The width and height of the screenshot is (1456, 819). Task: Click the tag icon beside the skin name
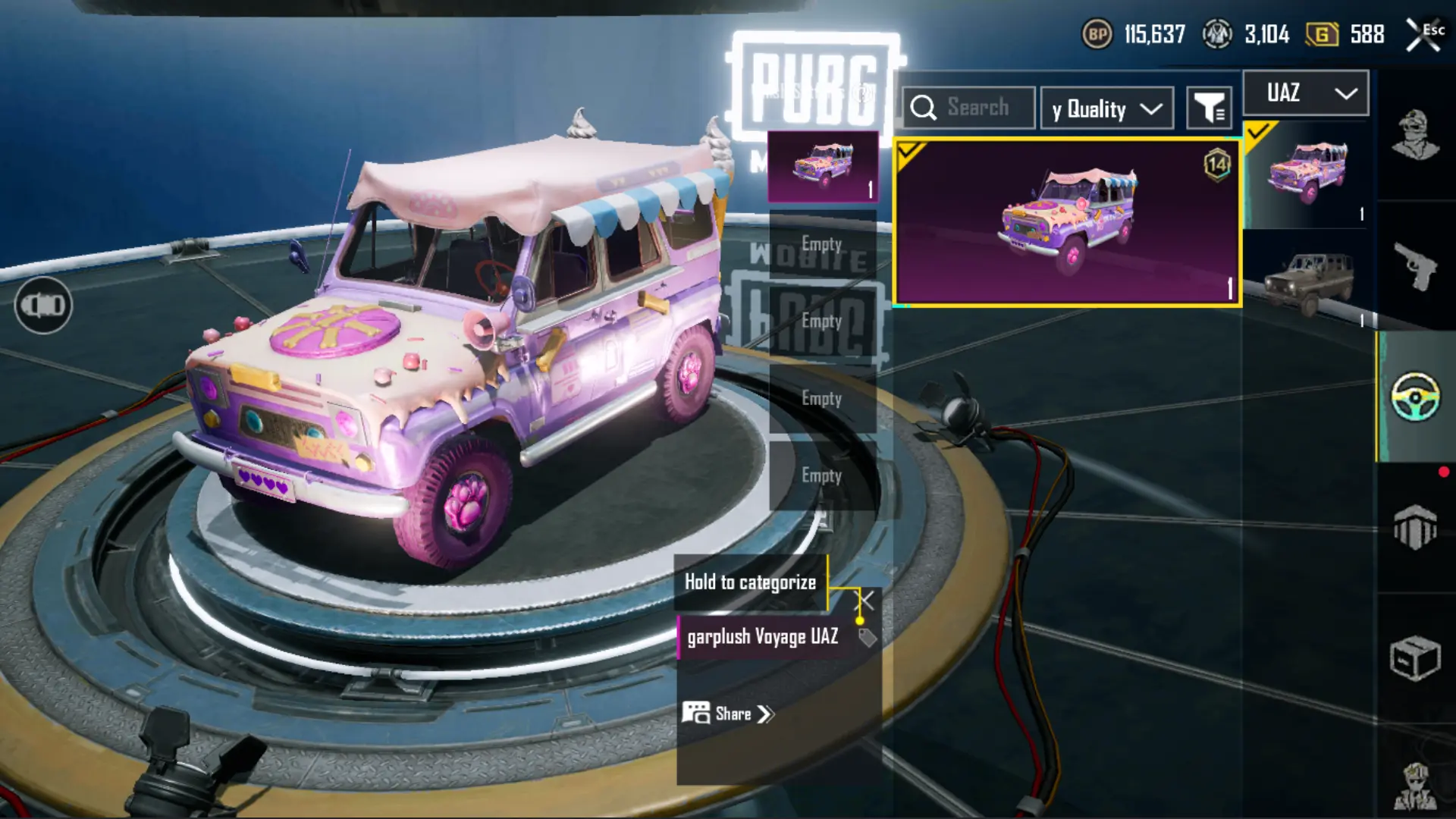click(867, 638)
